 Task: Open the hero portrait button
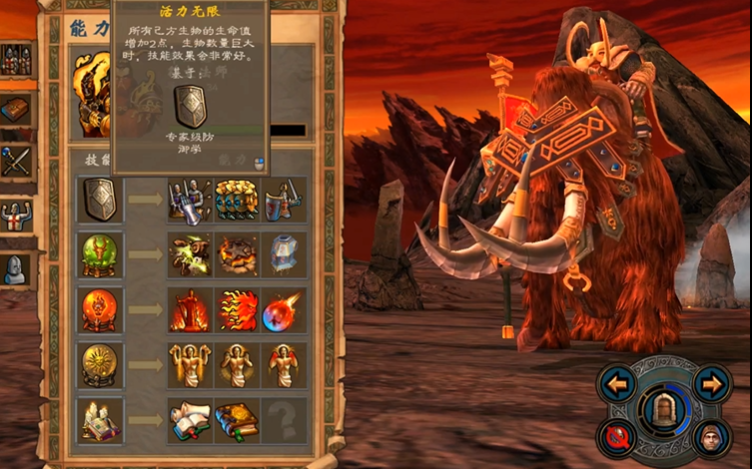click(711, 436)
